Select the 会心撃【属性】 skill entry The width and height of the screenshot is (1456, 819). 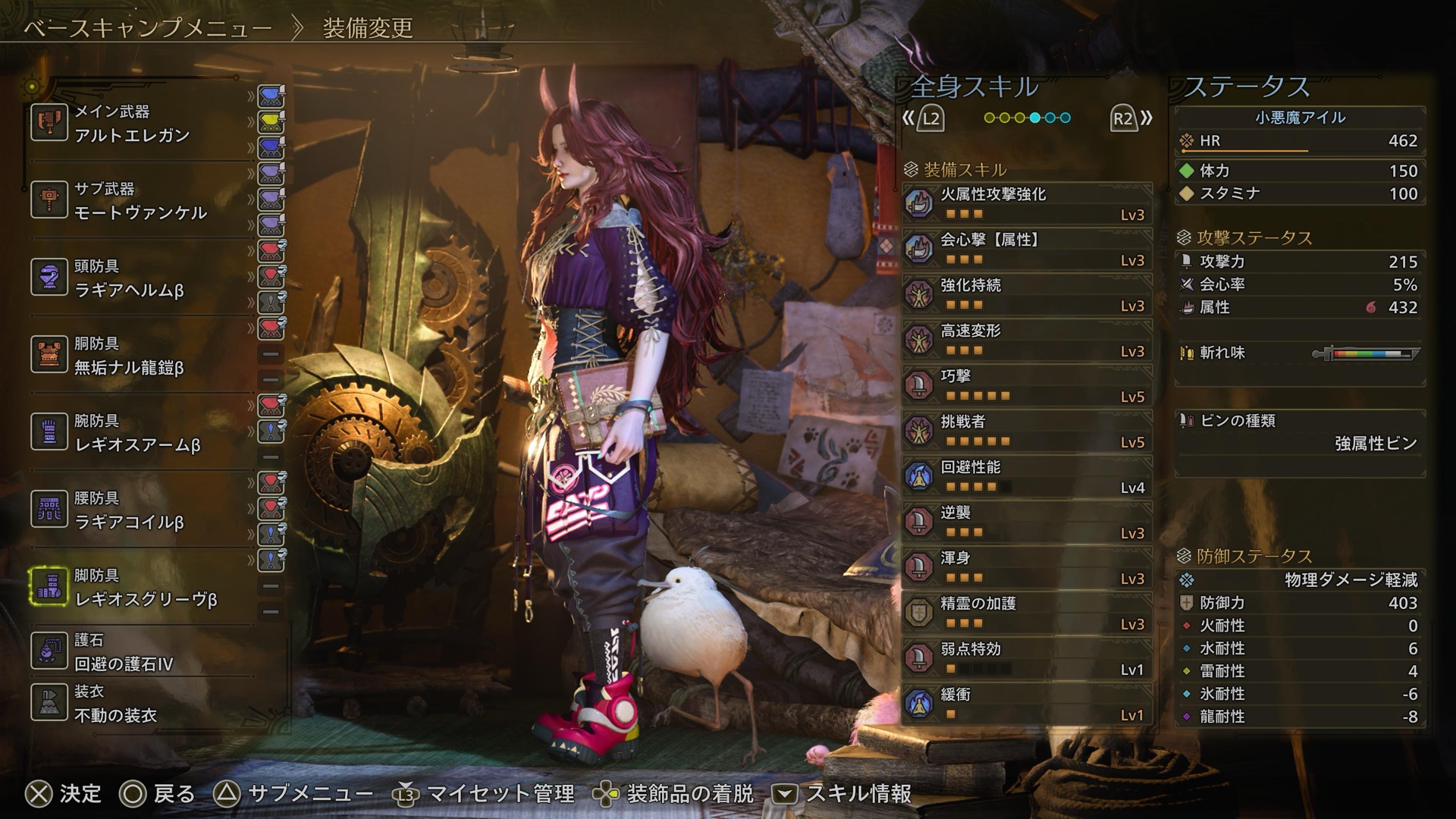tap(1028, 249)
